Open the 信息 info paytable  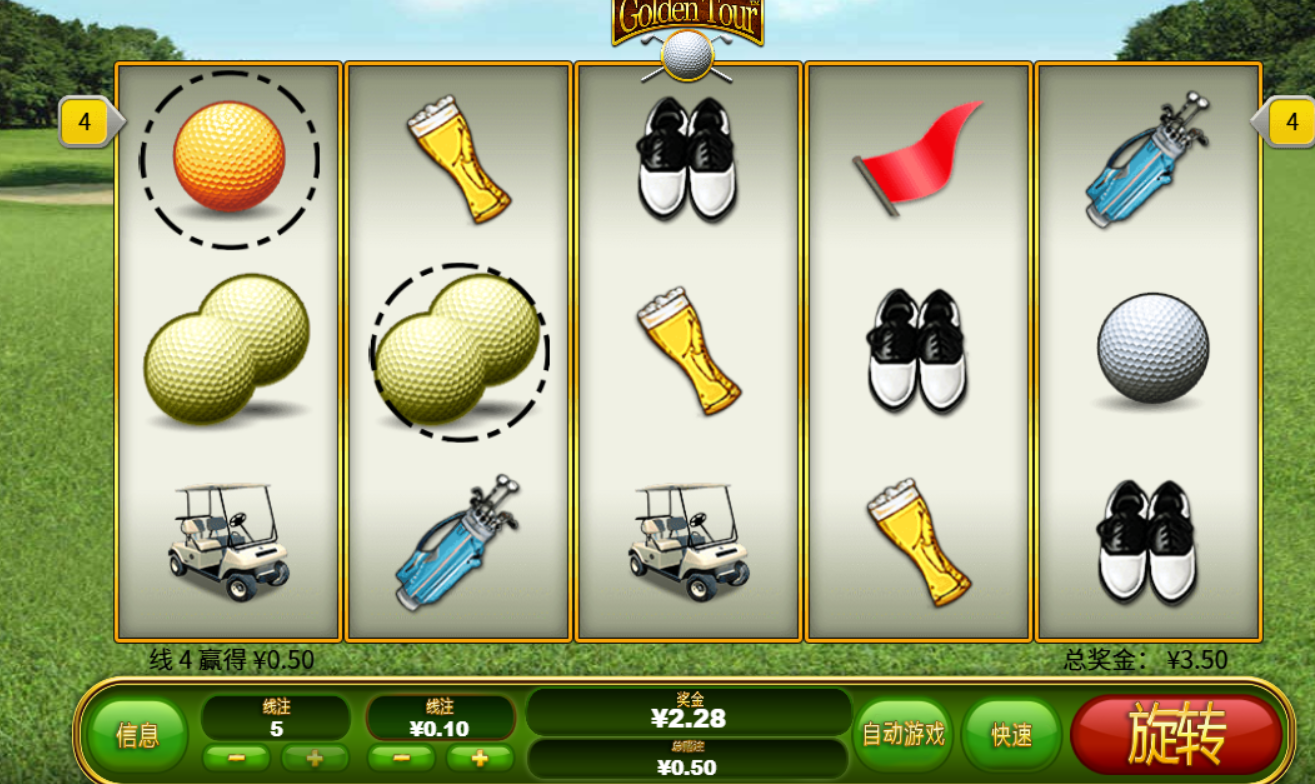137,736
